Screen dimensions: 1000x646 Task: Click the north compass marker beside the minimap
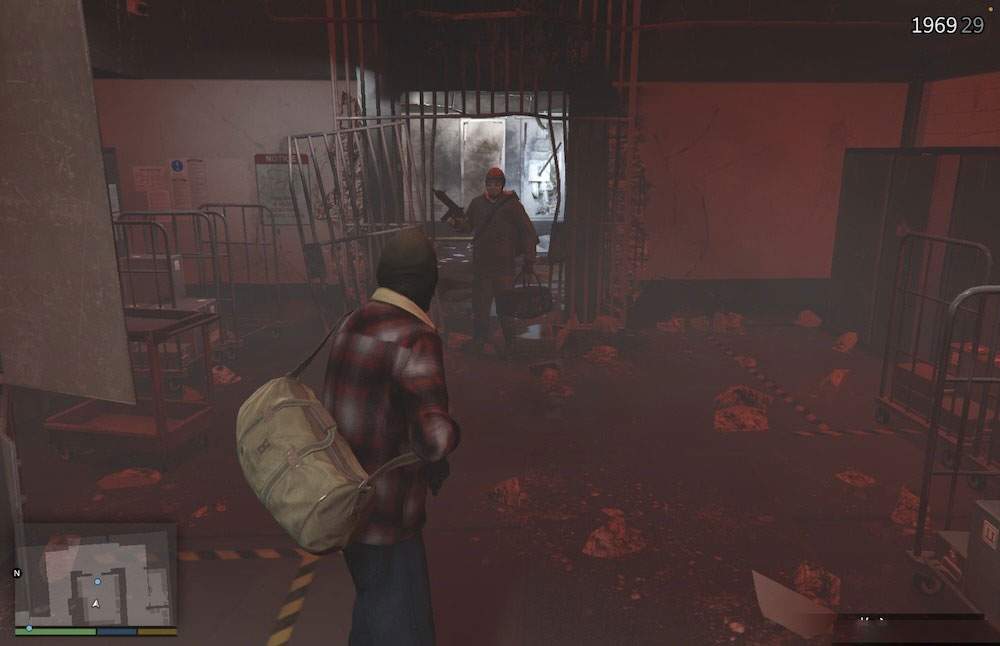[x=16, y=573]
